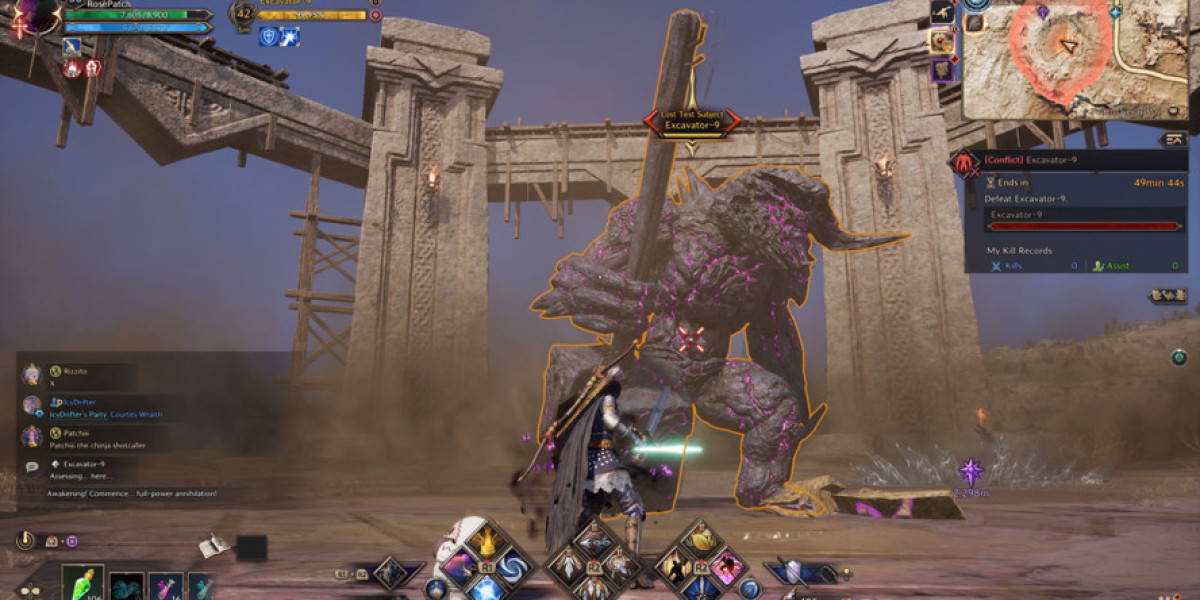Click the purple waypoint marker on minimap
Viewport: 1200px width, 600px height.
[1042, 12]
